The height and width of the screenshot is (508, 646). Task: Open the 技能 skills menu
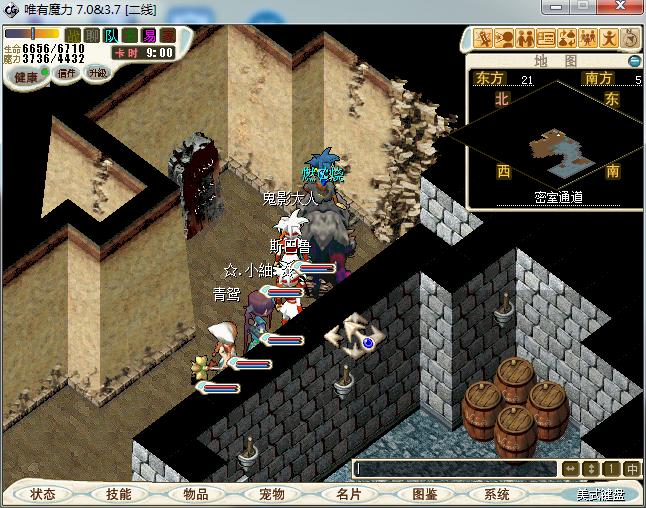pyautogui.click(x=119, y=494)
